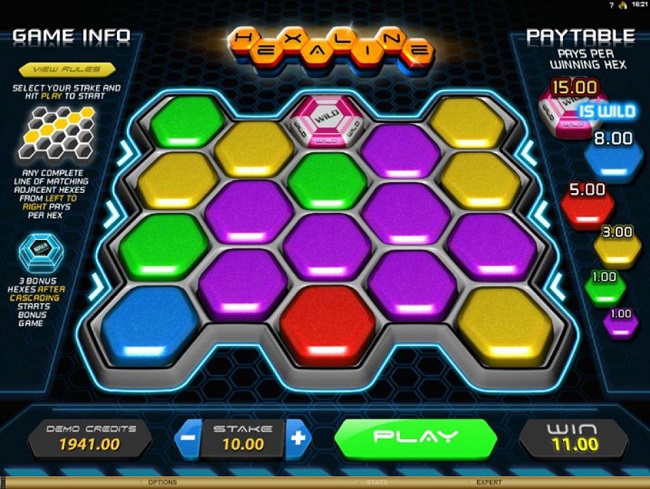The width and height of the screenshot is (650, 489).
Task: Hit the green PLAY button
Action: [x=415, y=437]
